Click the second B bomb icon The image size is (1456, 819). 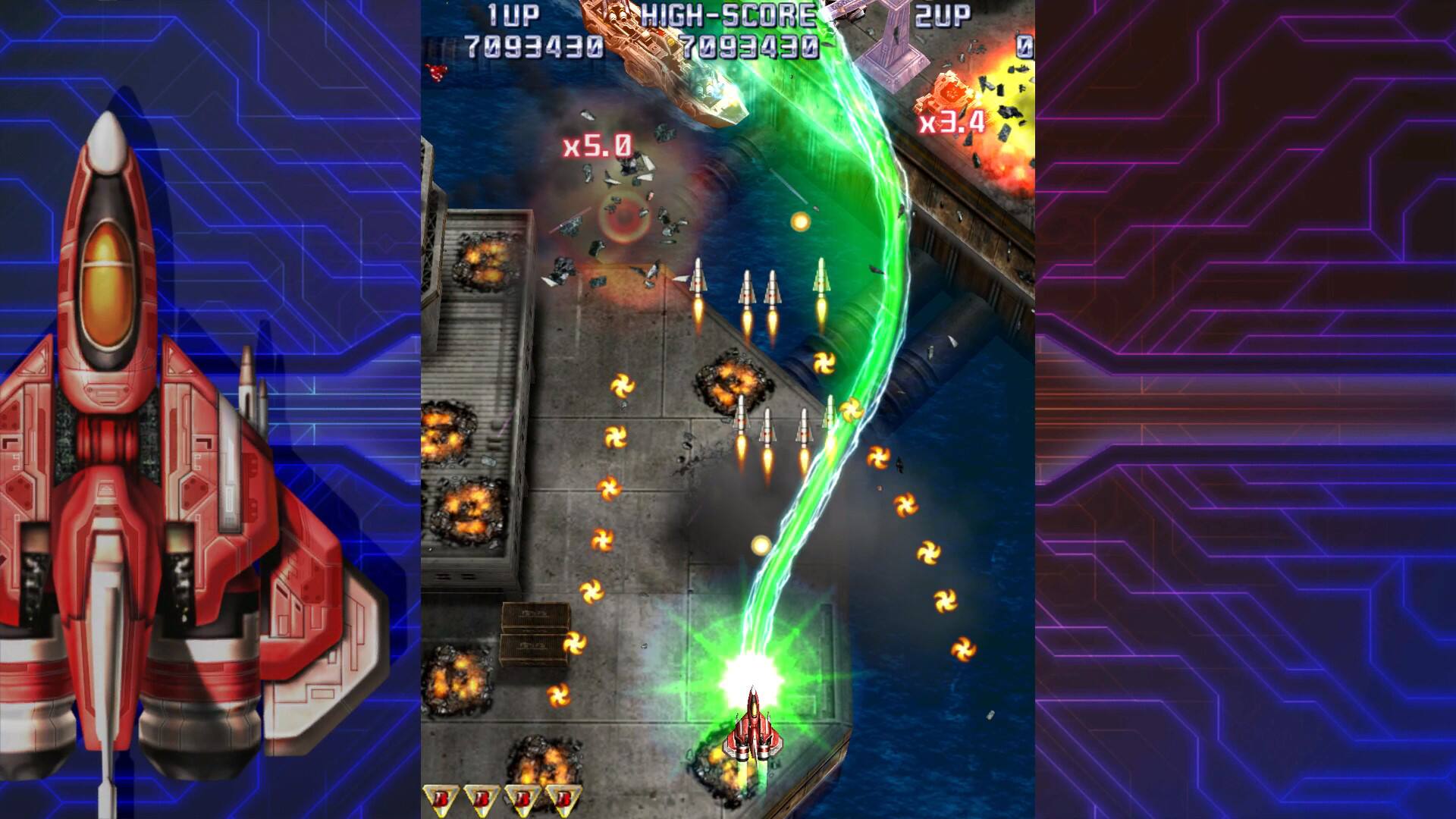(482, 796)
